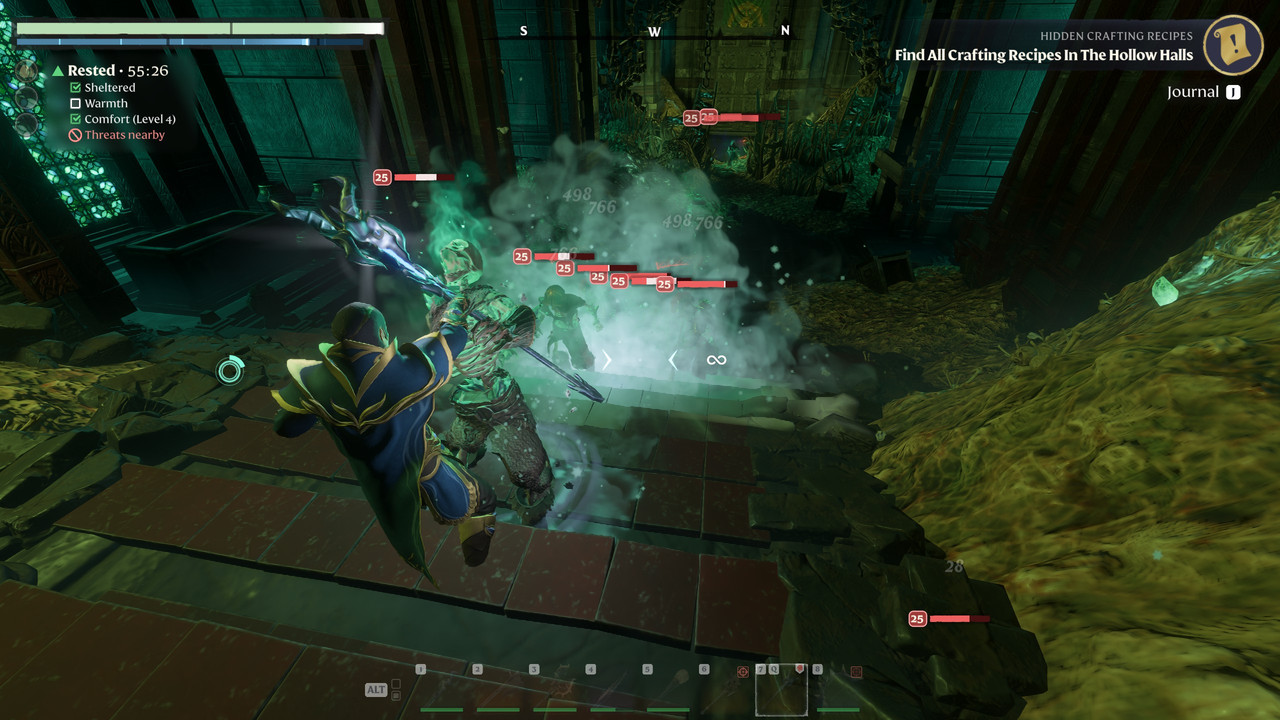Select hotbar slot 8
Screen dimensions: 1280x720
[837, 690]
